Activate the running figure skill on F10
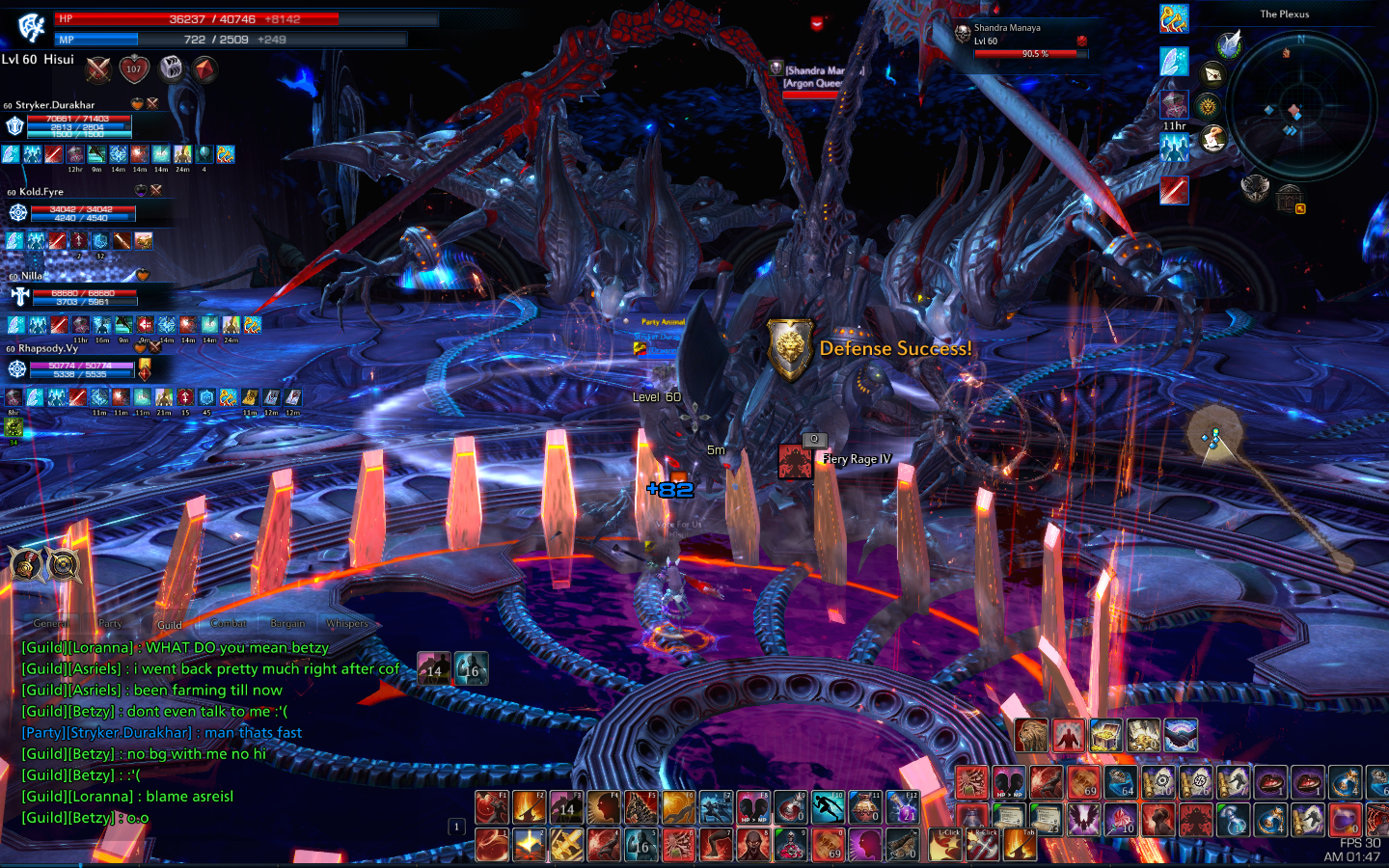 (828, 807)
